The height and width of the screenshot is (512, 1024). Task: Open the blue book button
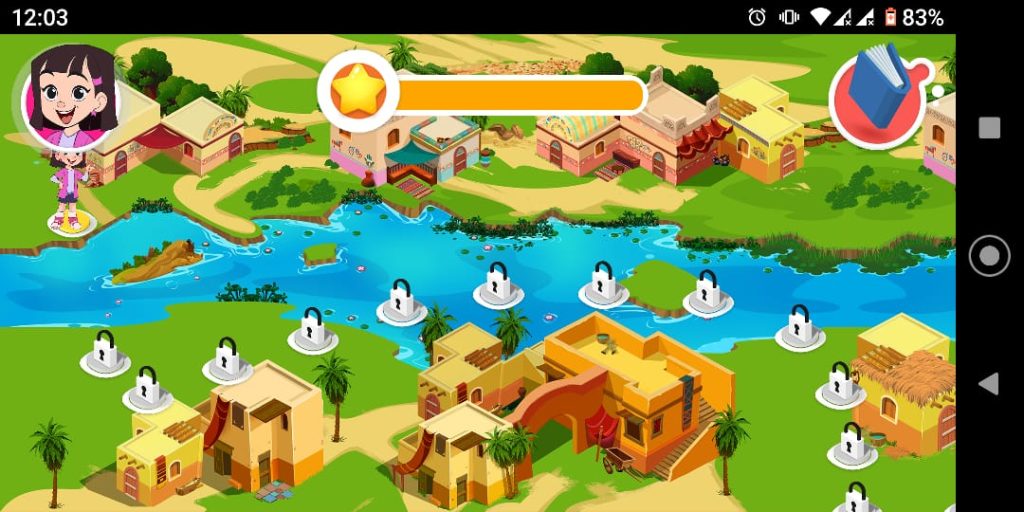[x=877, y=97]
